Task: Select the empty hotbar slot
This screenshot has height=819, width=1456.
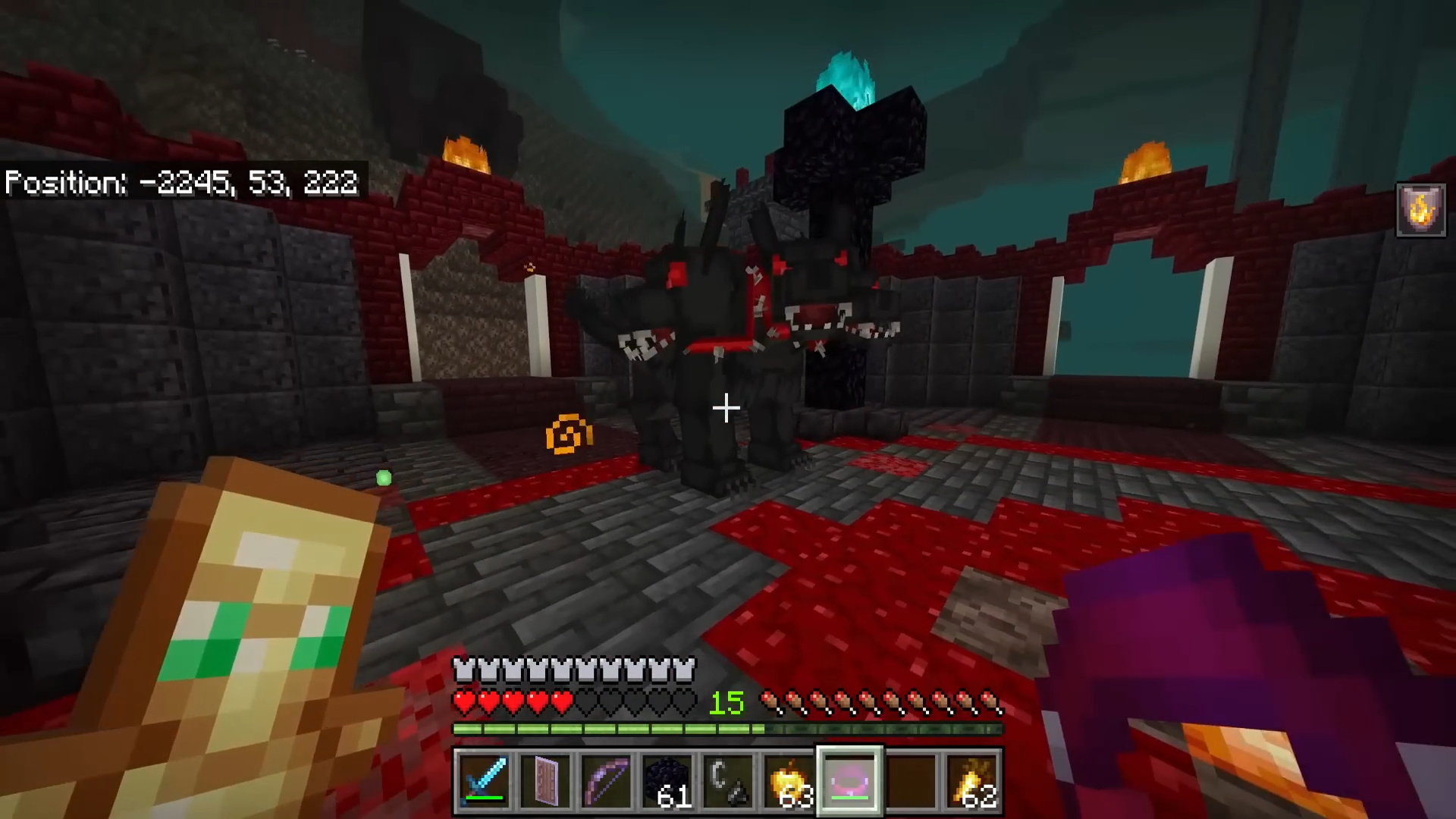Action: [911, 781]
